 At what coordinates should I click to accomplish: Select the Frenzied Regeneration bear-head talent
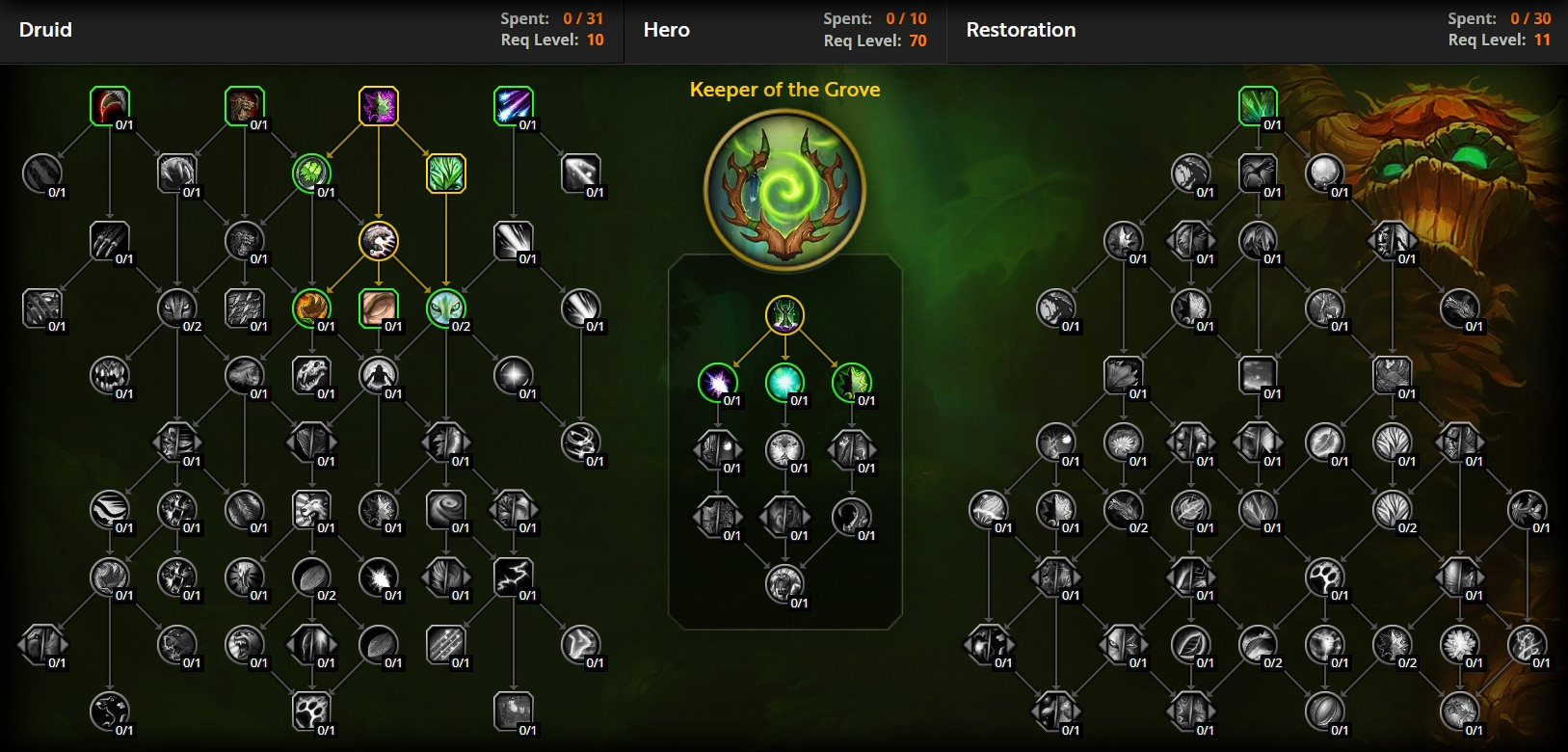point(244,104)
